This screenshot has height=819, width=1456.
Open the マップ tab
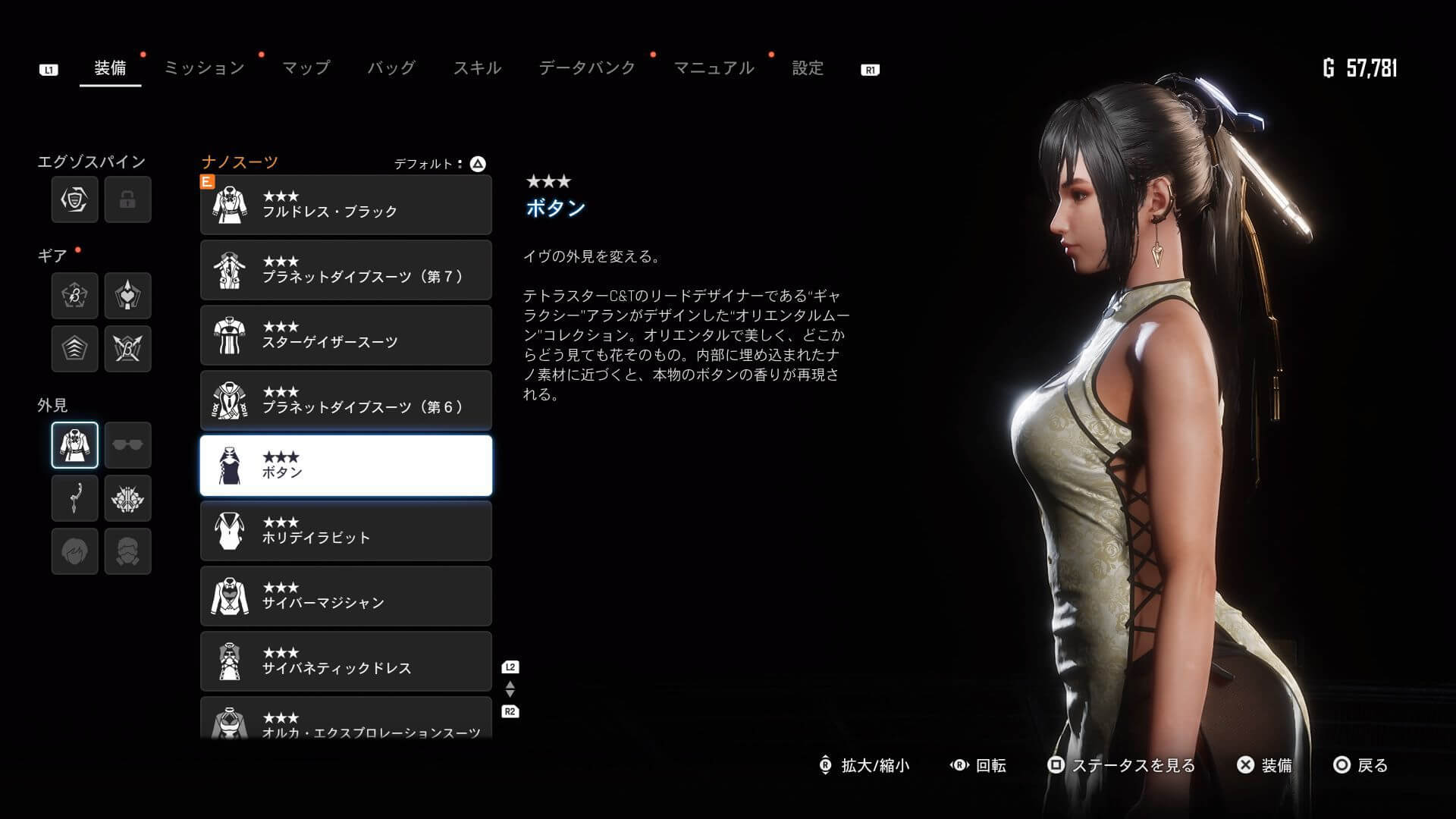(306, 68)
